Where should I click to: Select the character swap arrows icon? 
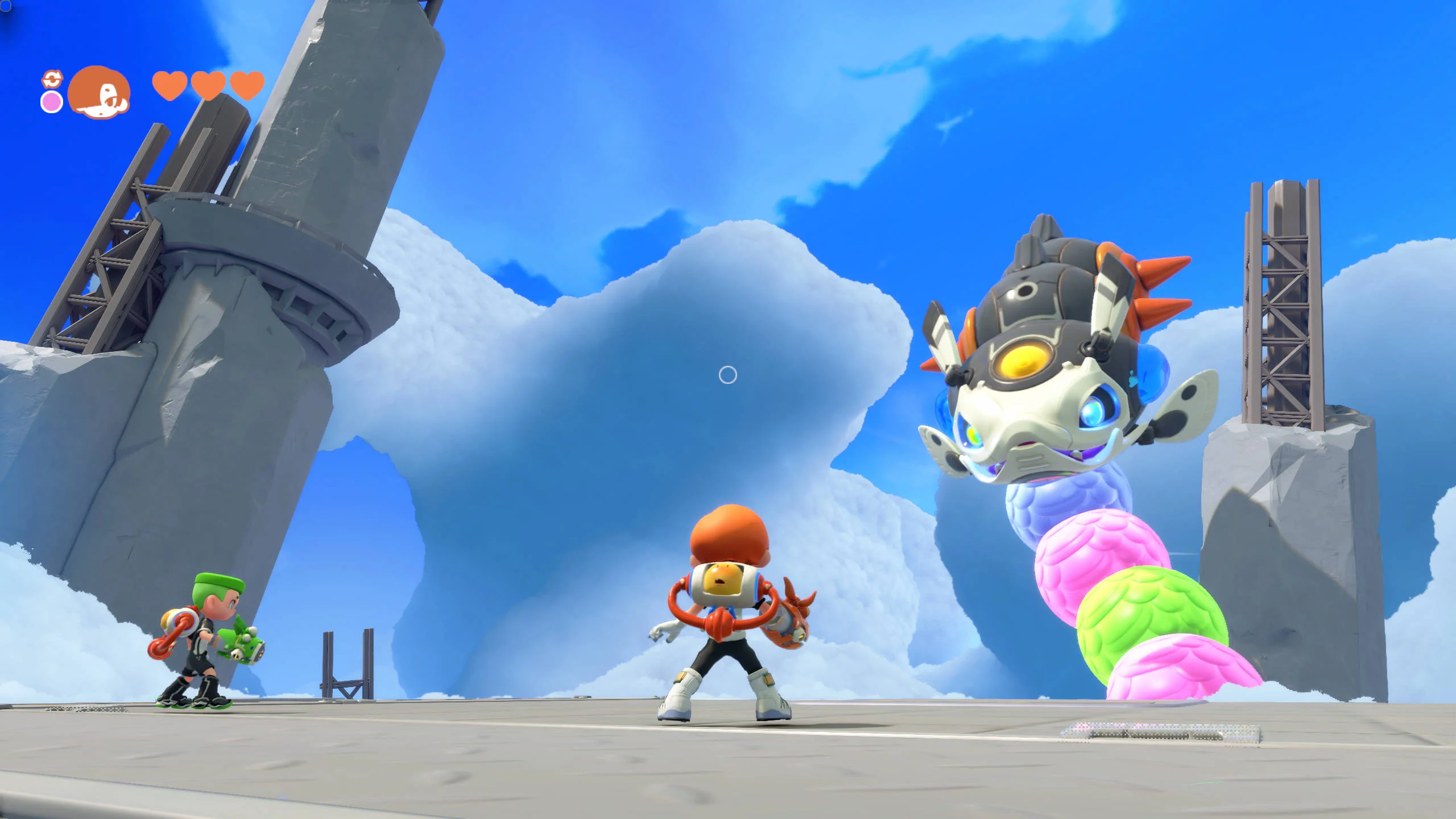[52, 79]
